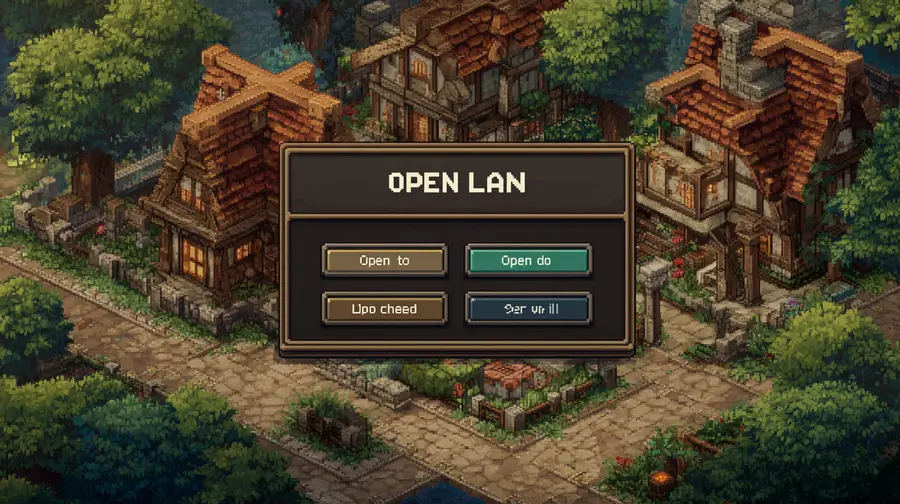Viewport: 900px width, 504px height.
Task: Click the tan "Open to" button
Action: click(384, 261)
